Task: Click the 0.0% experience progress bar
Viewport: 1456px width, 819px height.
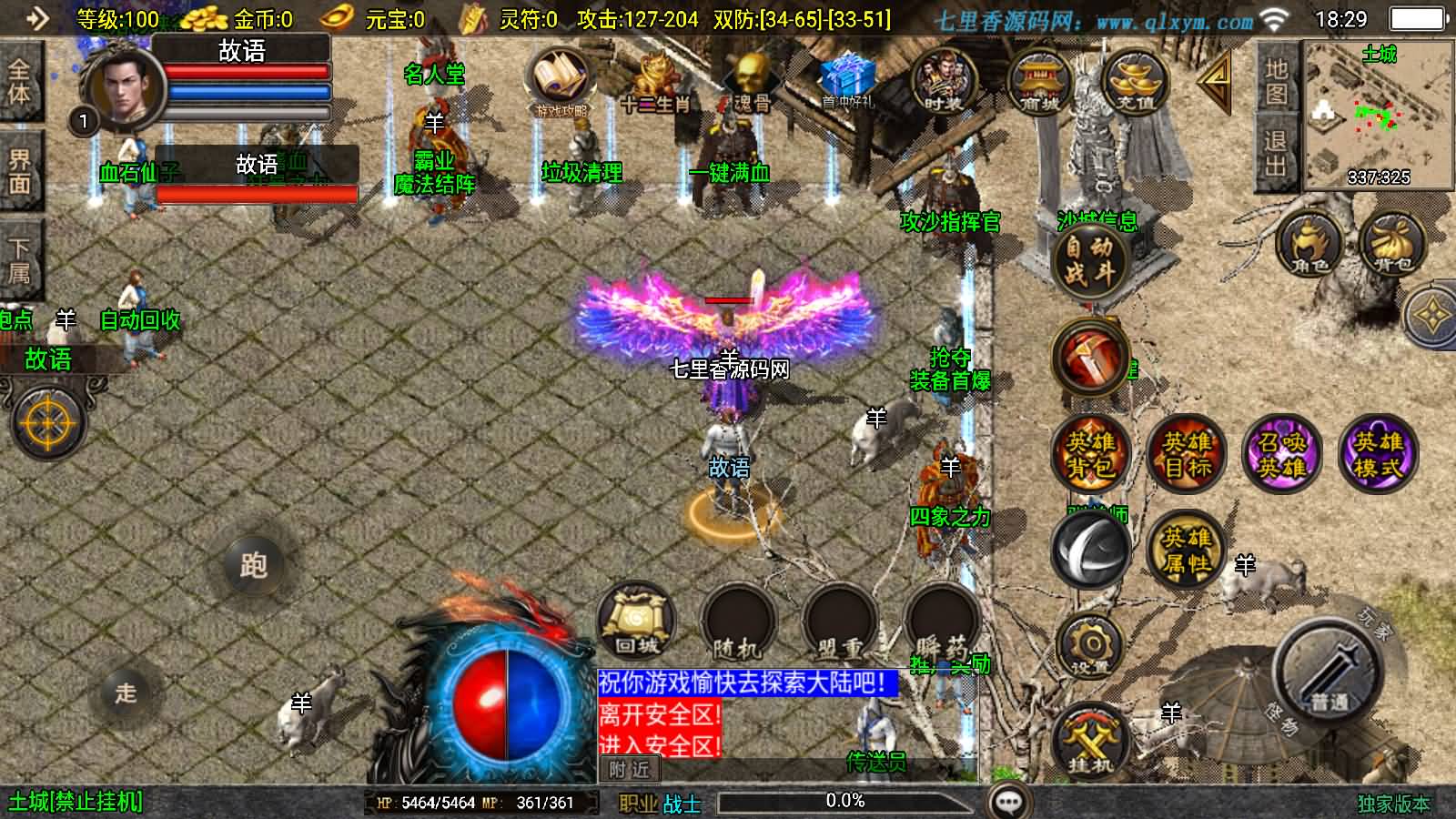Action: point(846,802)
